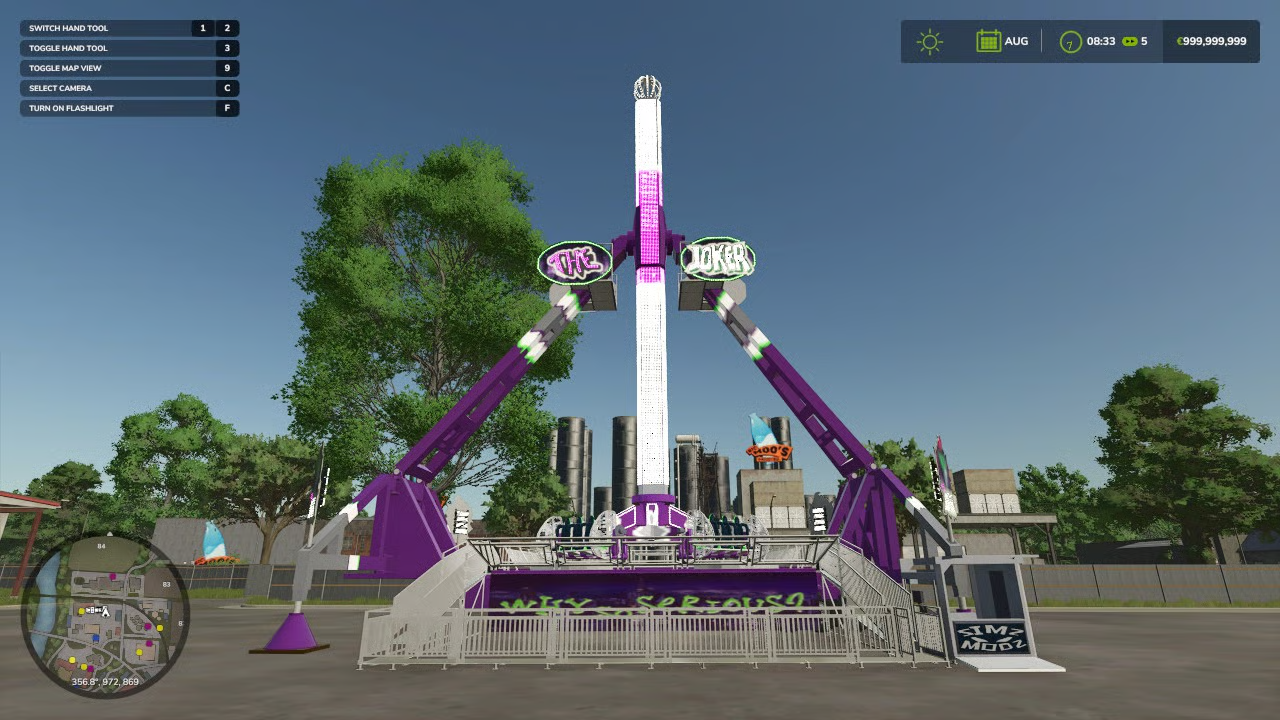
Task: Click field number 84 on the minimap
Action: (100, 547)
